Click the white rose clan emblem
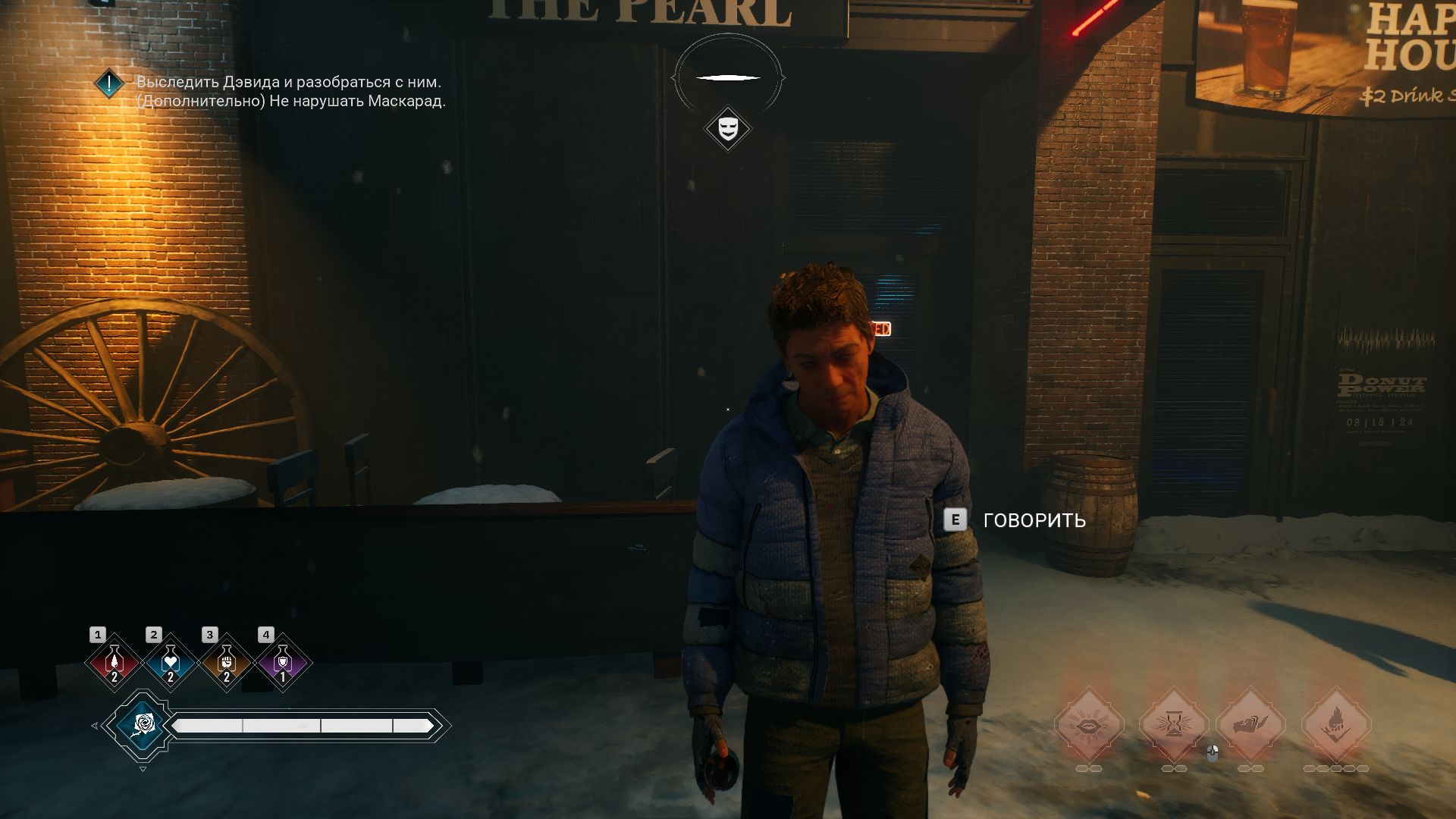The image size is (1456, 819). 143,726
